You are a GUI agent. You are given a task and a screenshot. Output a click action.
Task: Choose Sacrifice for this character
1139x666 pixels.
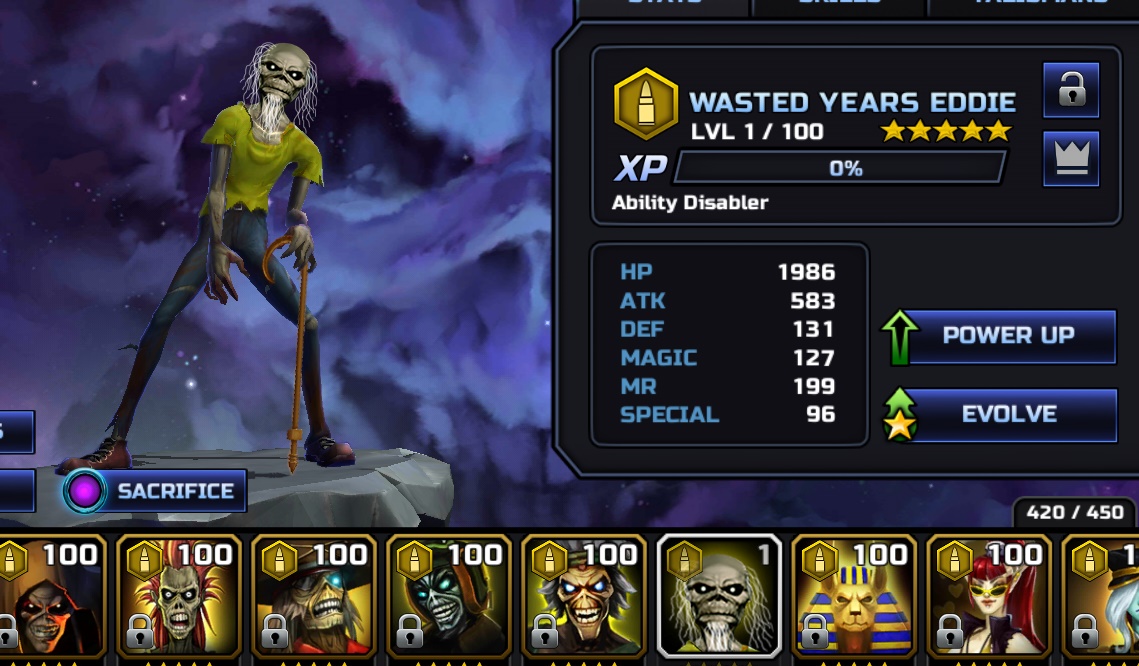click(x=155, y=491)
